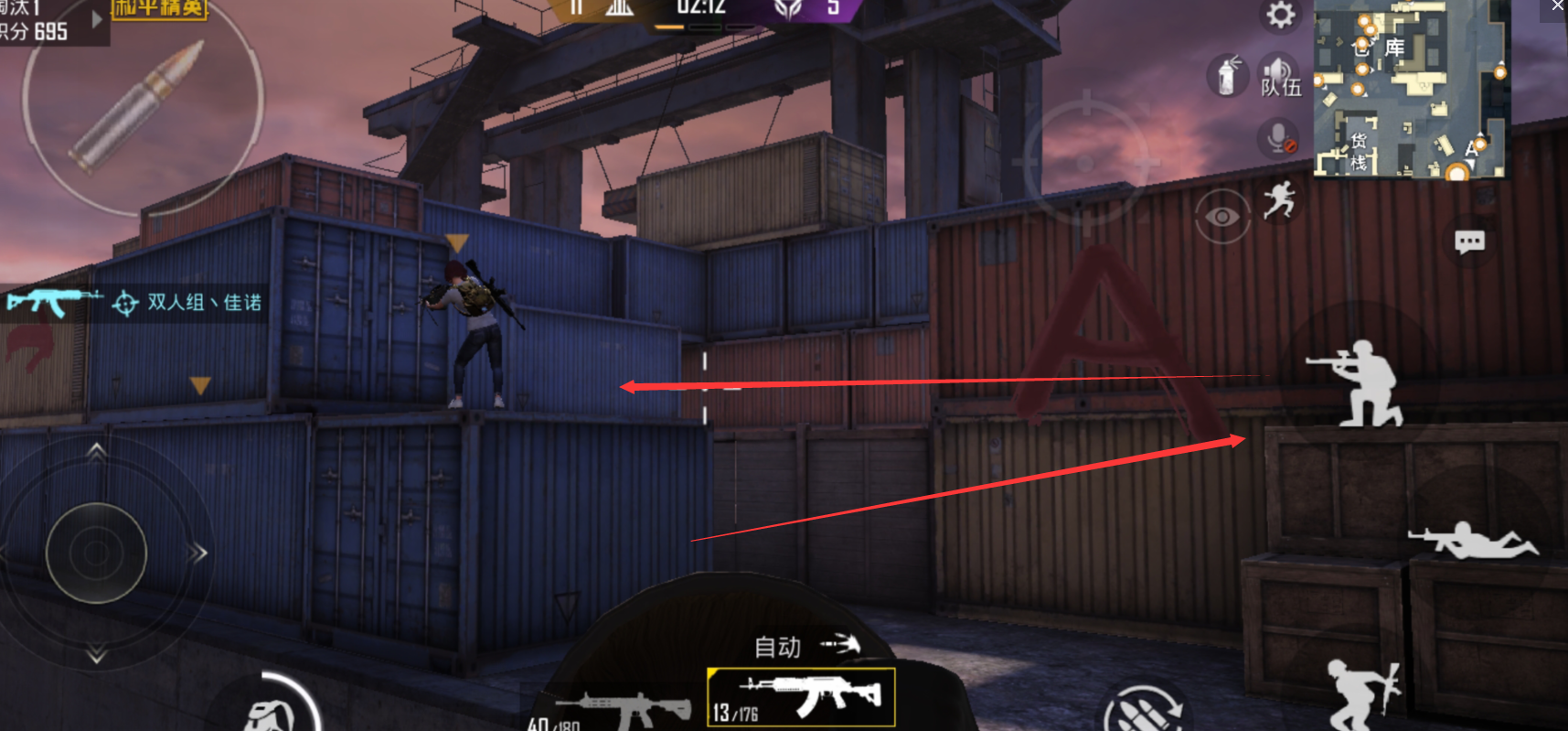This screenshot has height=731, width=1568.
Task: Open the settings gear menu
Action: click(x=1280, y=16)
